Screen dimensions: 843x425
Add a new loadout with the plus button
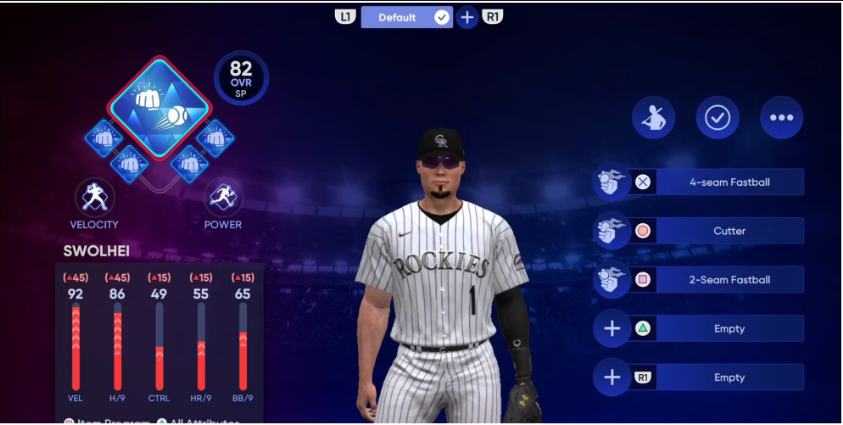[x=467, y=17]
